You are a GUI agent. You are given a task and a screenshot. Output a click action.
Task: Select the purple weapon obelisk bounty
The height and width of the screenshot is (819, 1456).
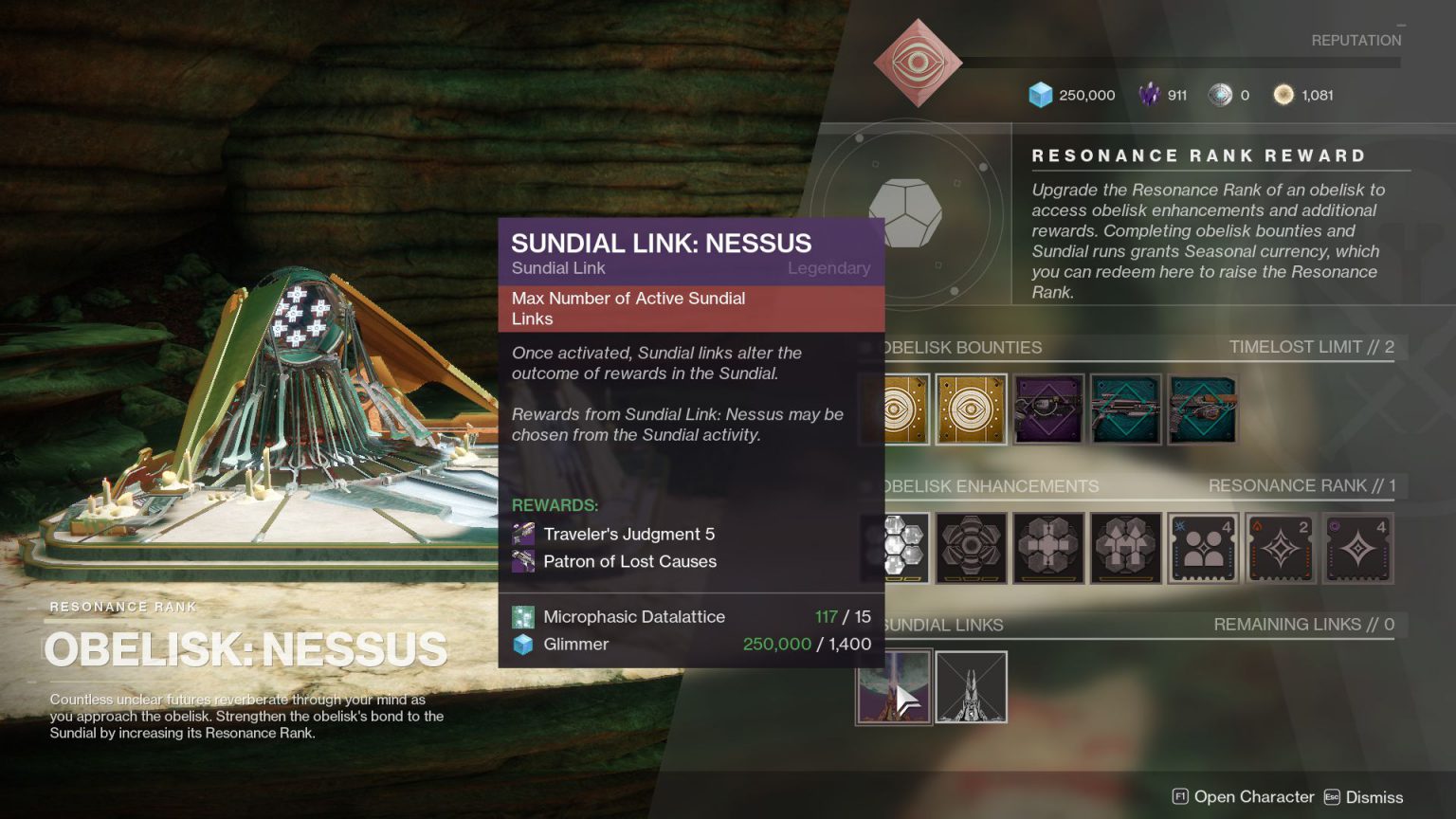point(1048,410)
